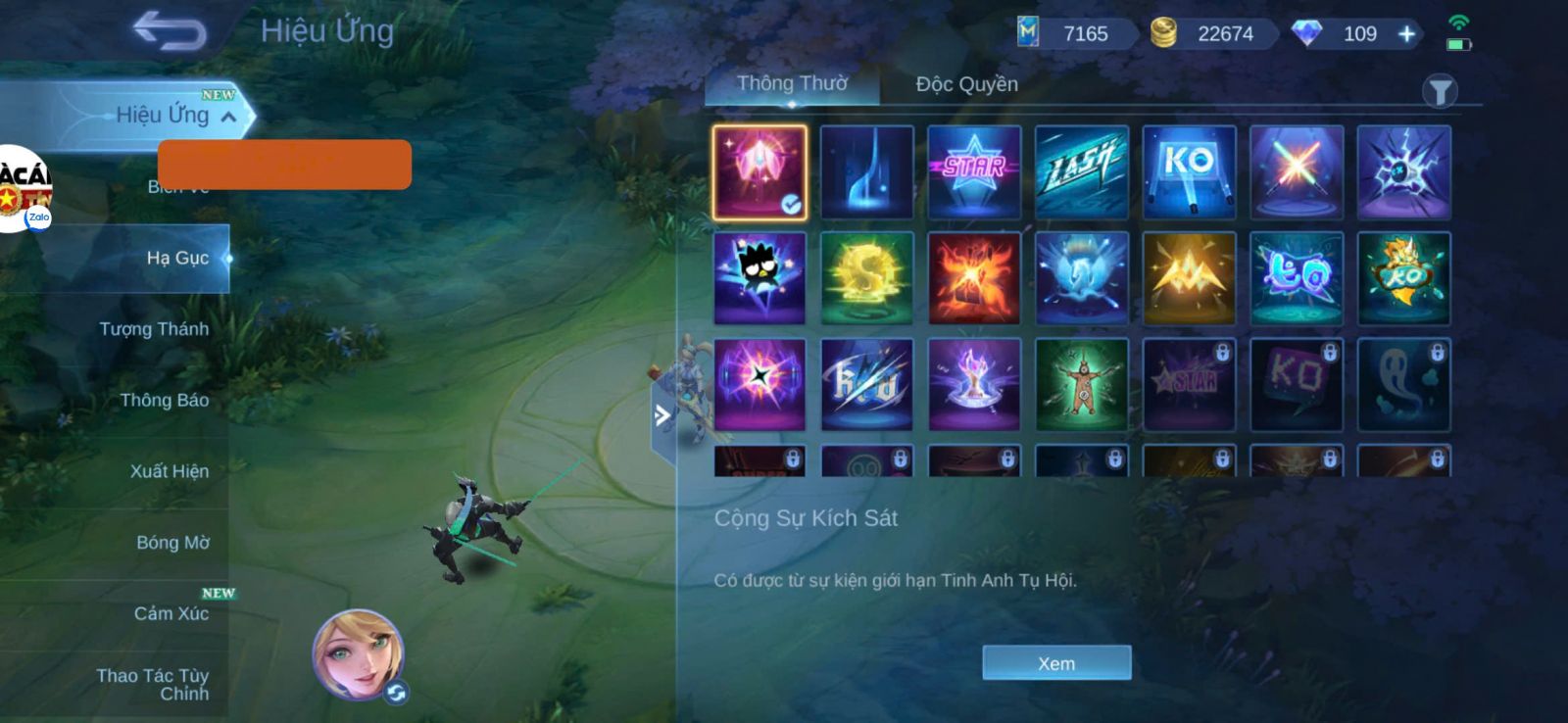Open the Tượng Thánh category
Viewport: 1568px width, 723px height.
pyautogui.click(x=154, y=329)
